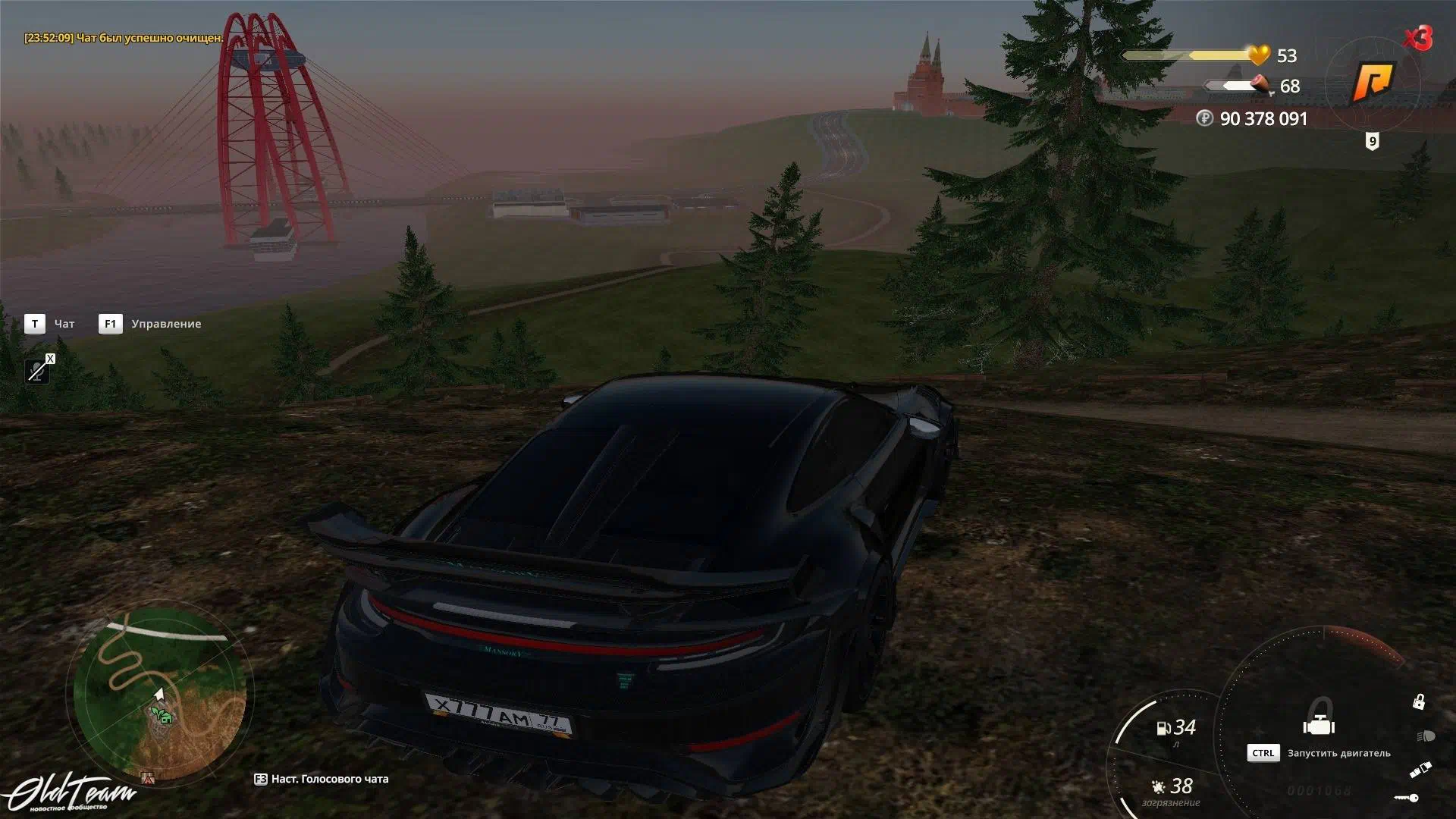Click the car key icon
This screenshot has height=819, width=1456.
(x=1407, y=798)
